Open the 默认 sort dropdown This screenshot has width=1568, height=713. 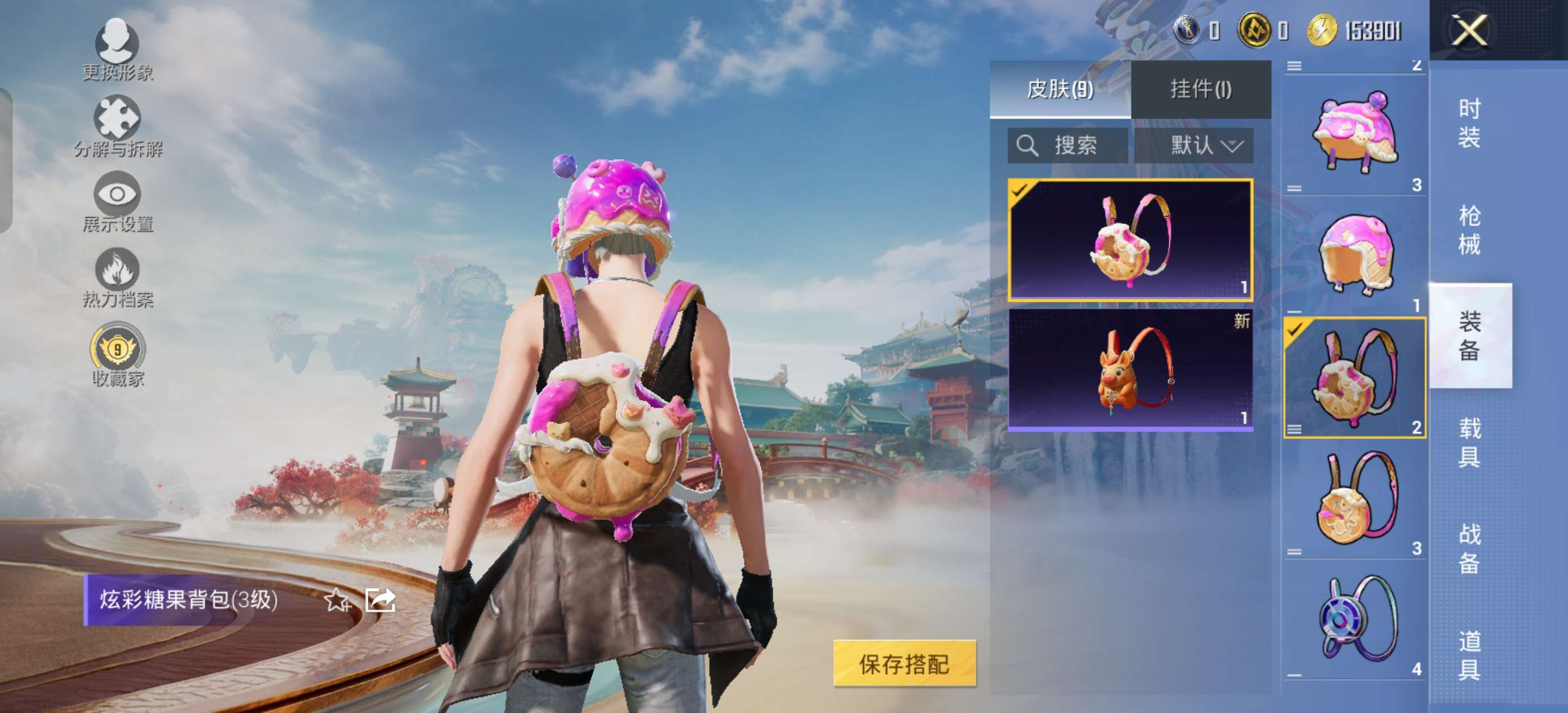(1193, 146)
